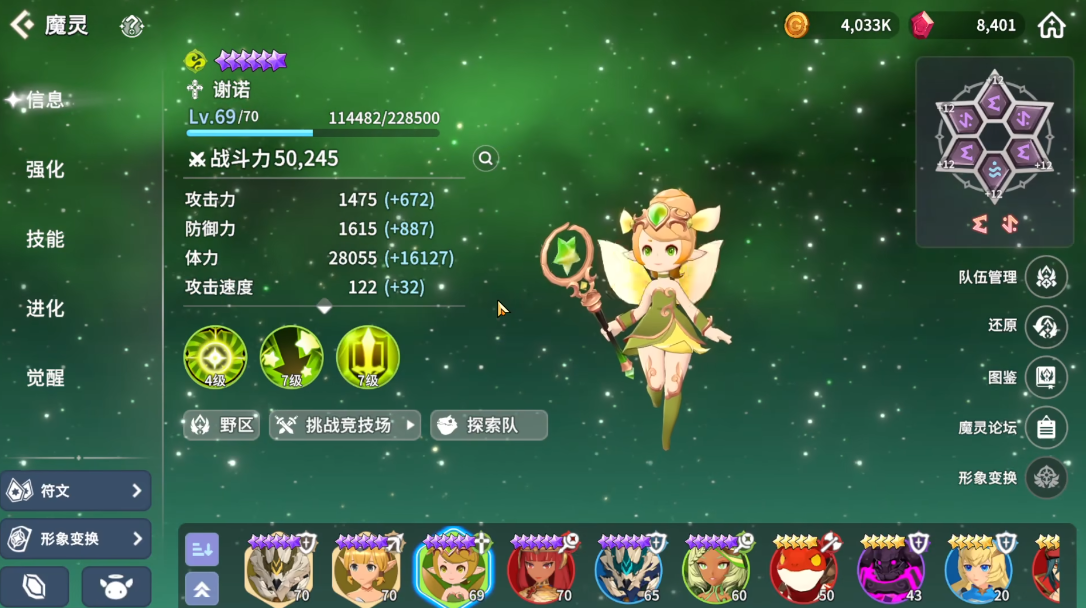Select the level 4 skill icon

215,357
